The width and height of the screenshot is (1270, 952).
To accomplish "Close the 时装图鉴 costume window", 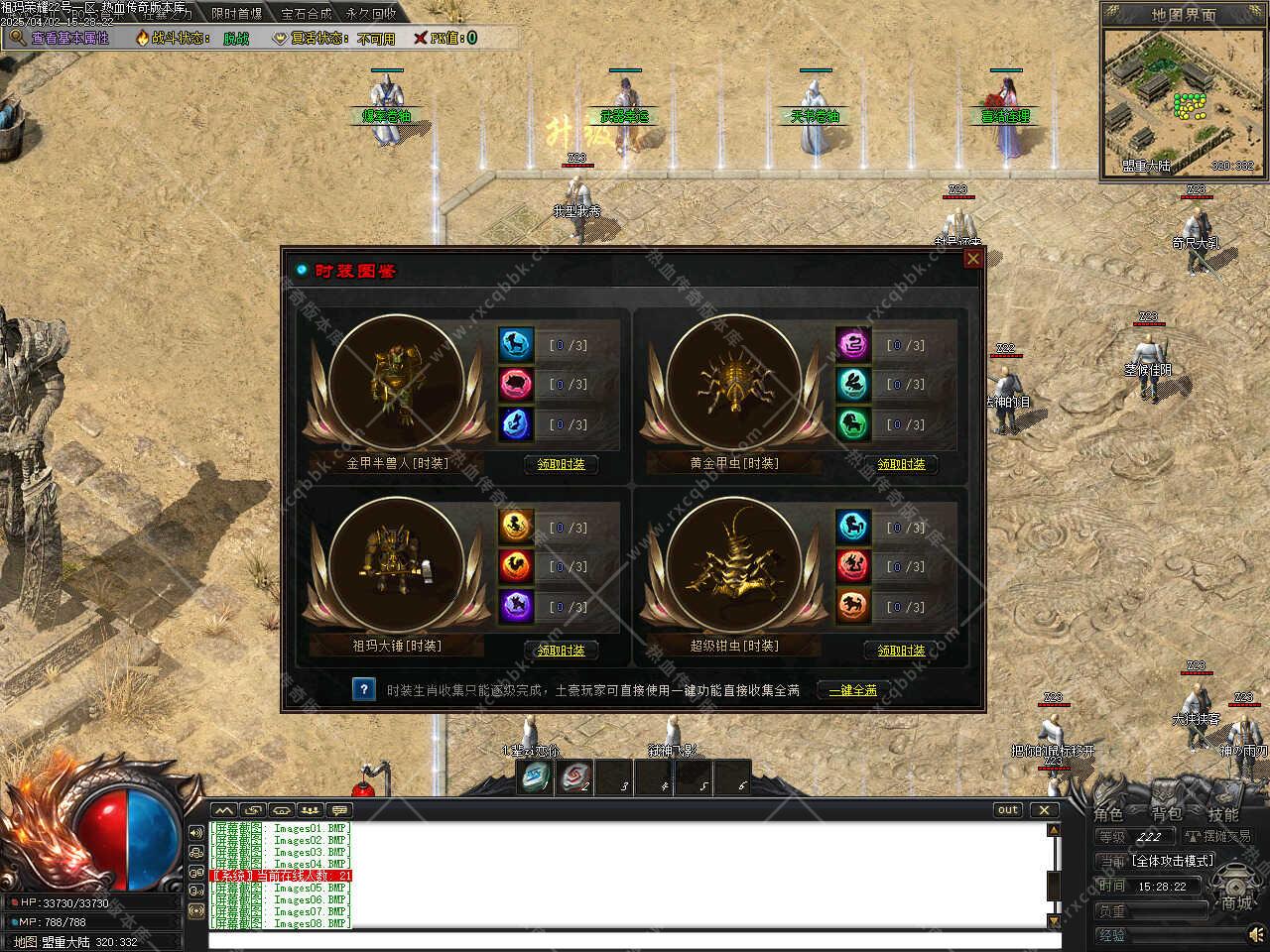I will [973, 259].
